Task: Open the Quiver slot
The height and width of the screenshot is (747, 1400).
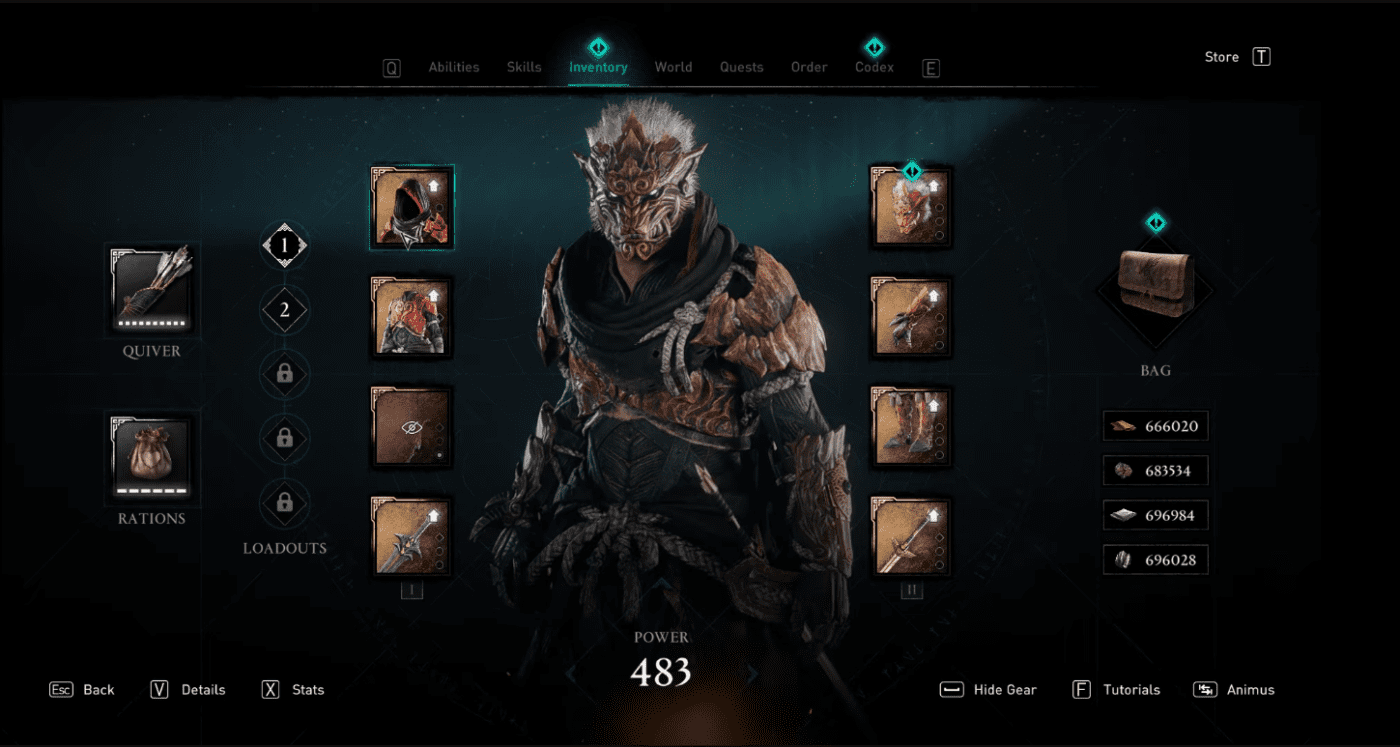Action: pyautogui.click(x=150, y=290)
